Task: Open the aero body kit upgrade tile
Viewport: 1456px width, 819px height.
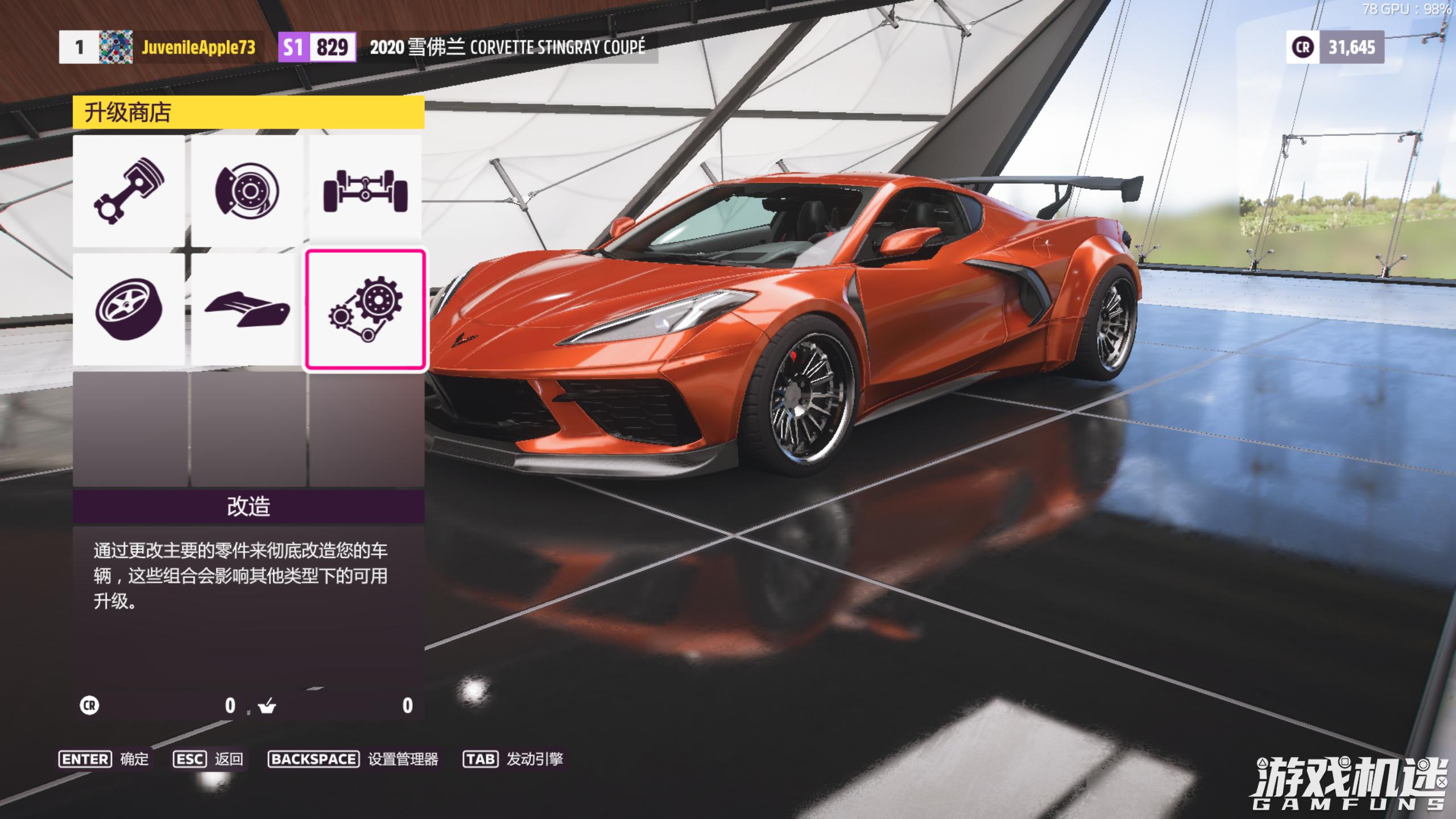Action: pyautogui.click(x=247, y=309)
